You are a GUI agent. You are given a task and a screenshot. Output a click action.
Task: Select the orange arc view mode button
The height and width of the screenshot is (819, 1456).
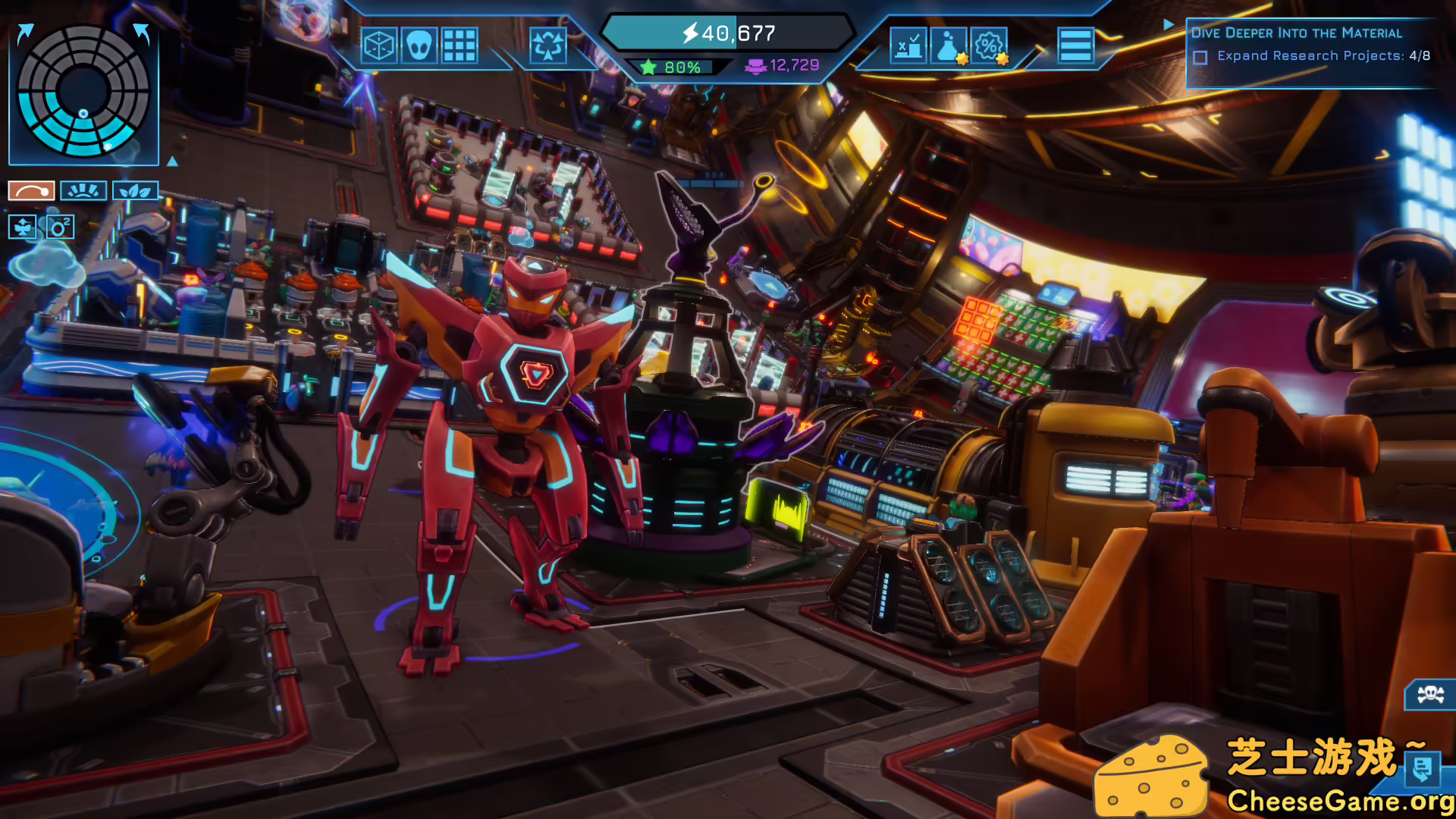click(31, 191)
